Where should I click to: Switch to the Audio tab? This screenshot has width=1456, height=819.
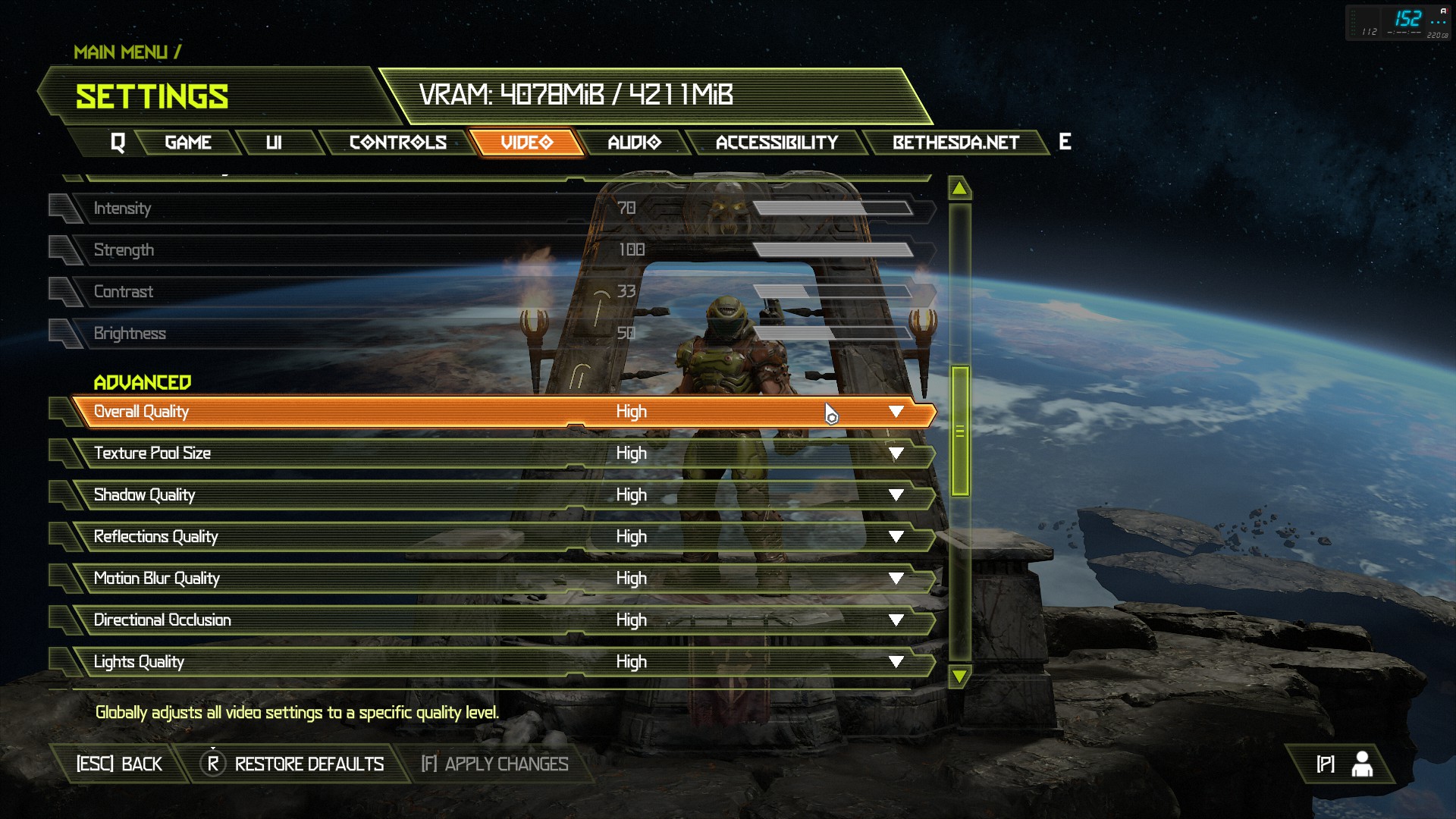pos(634,143)
